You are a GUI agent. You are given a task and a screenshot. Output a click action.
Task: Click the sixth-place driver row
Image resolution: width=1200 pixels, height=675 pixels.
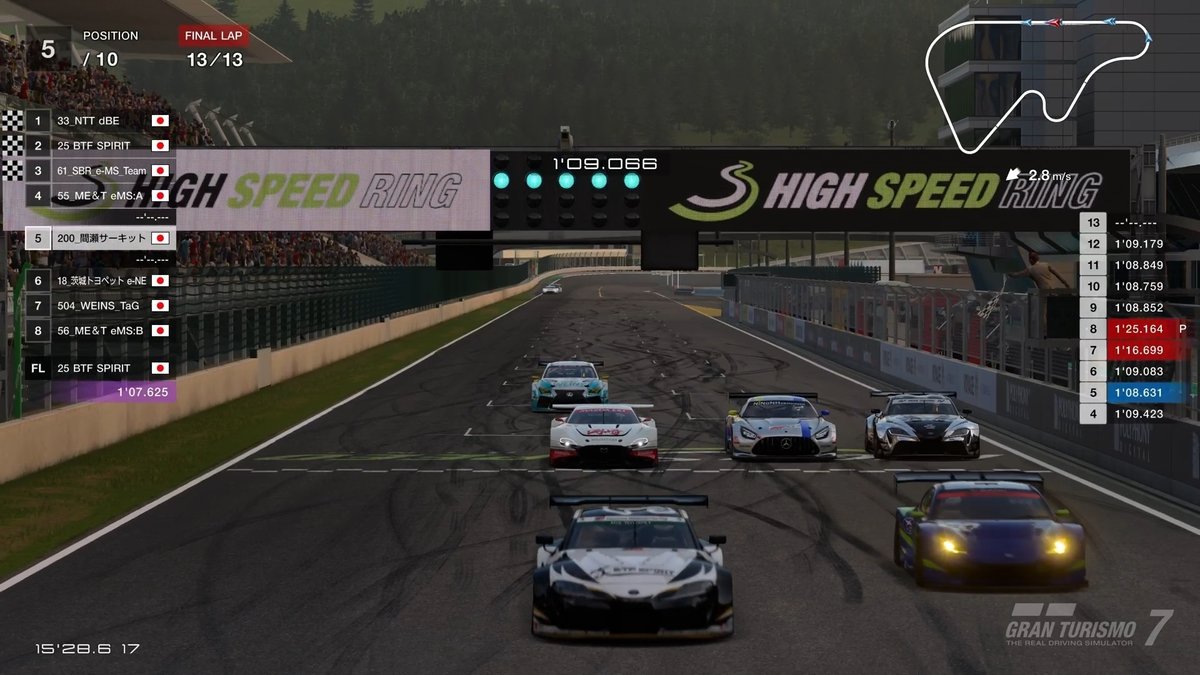click(100, 281)
